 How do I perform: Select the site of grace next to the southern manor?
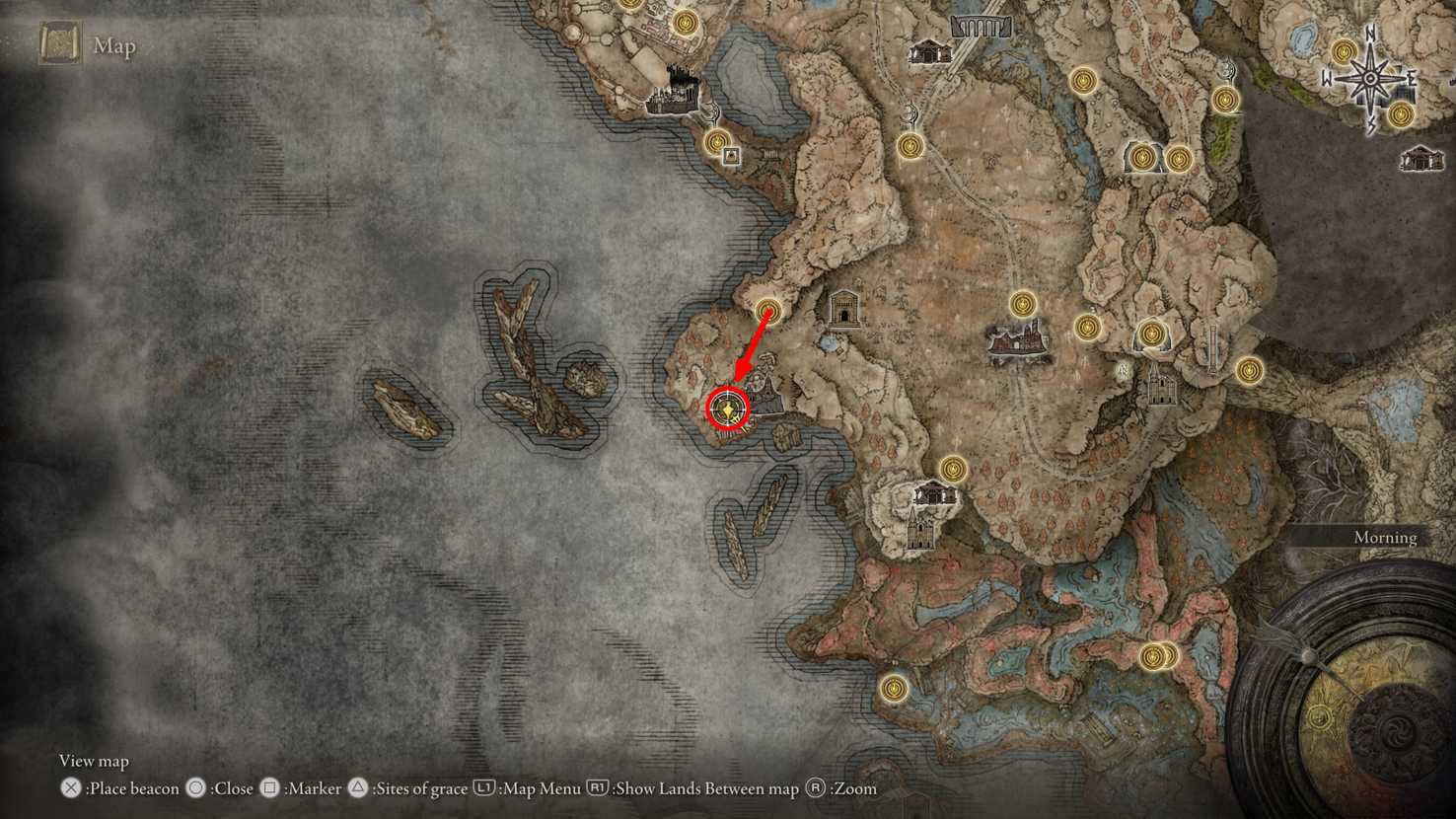953,468
